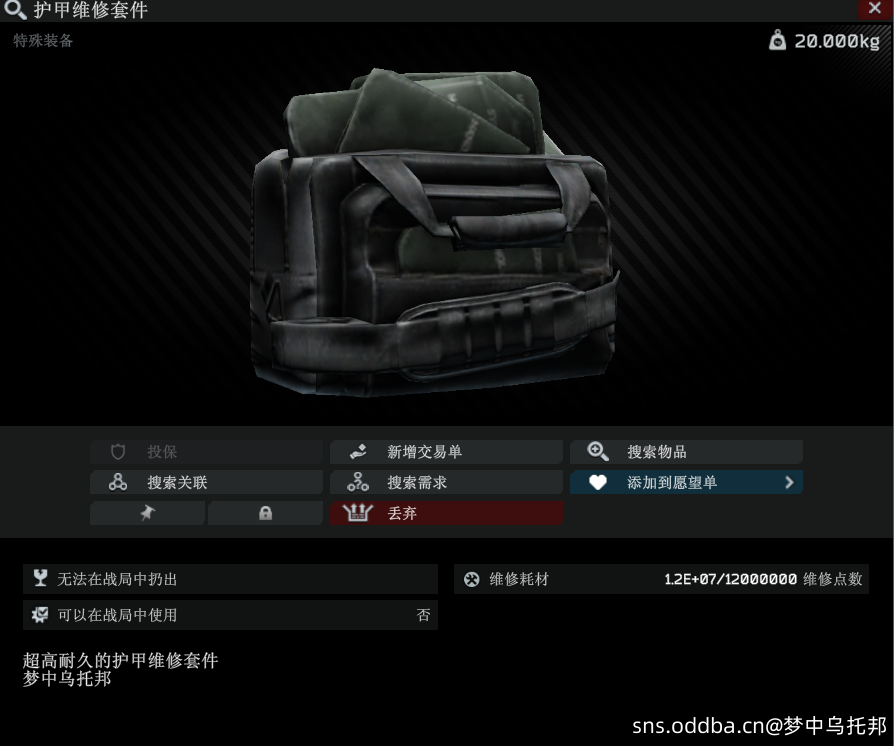Open 搜索关联 linked search

point(206,483)
